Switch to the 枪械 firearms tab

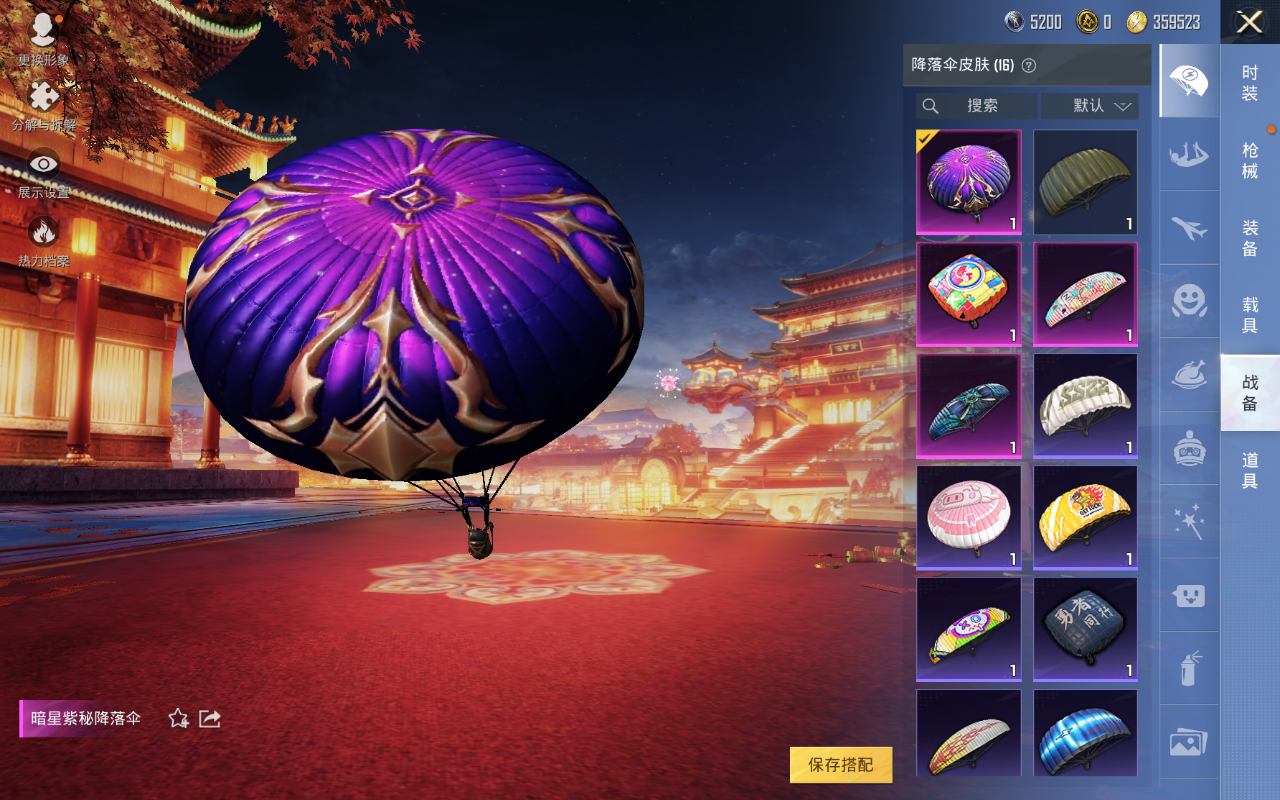(x=1250, y=160)
